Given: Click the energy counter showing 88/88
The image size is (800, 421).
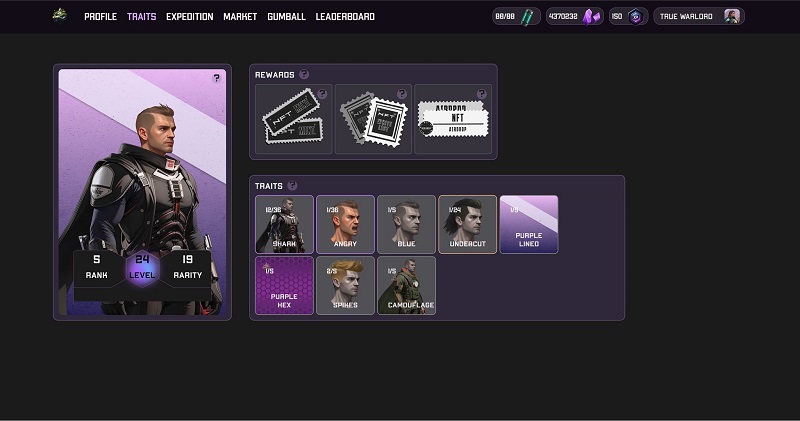Looking at the screenshot, I should [x=517, y=17].
